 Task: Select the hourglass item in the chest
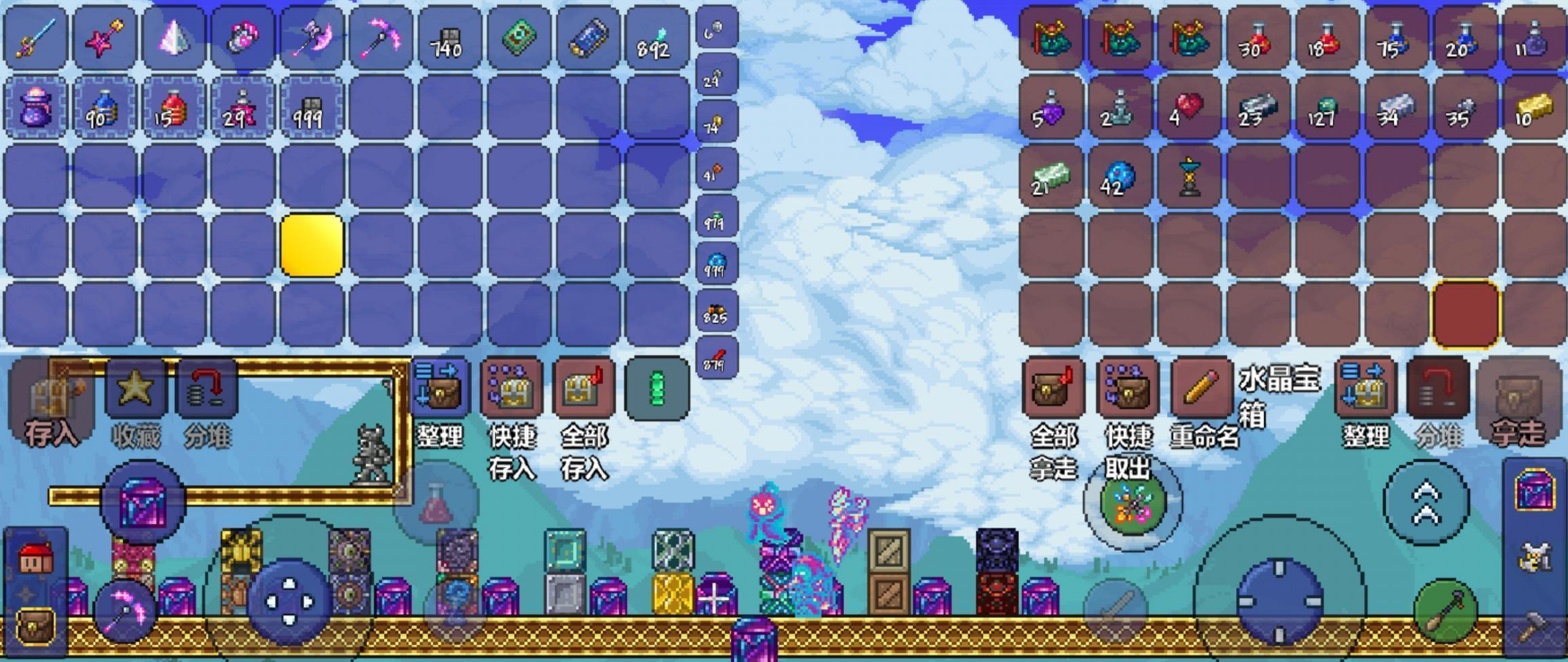1188,177
